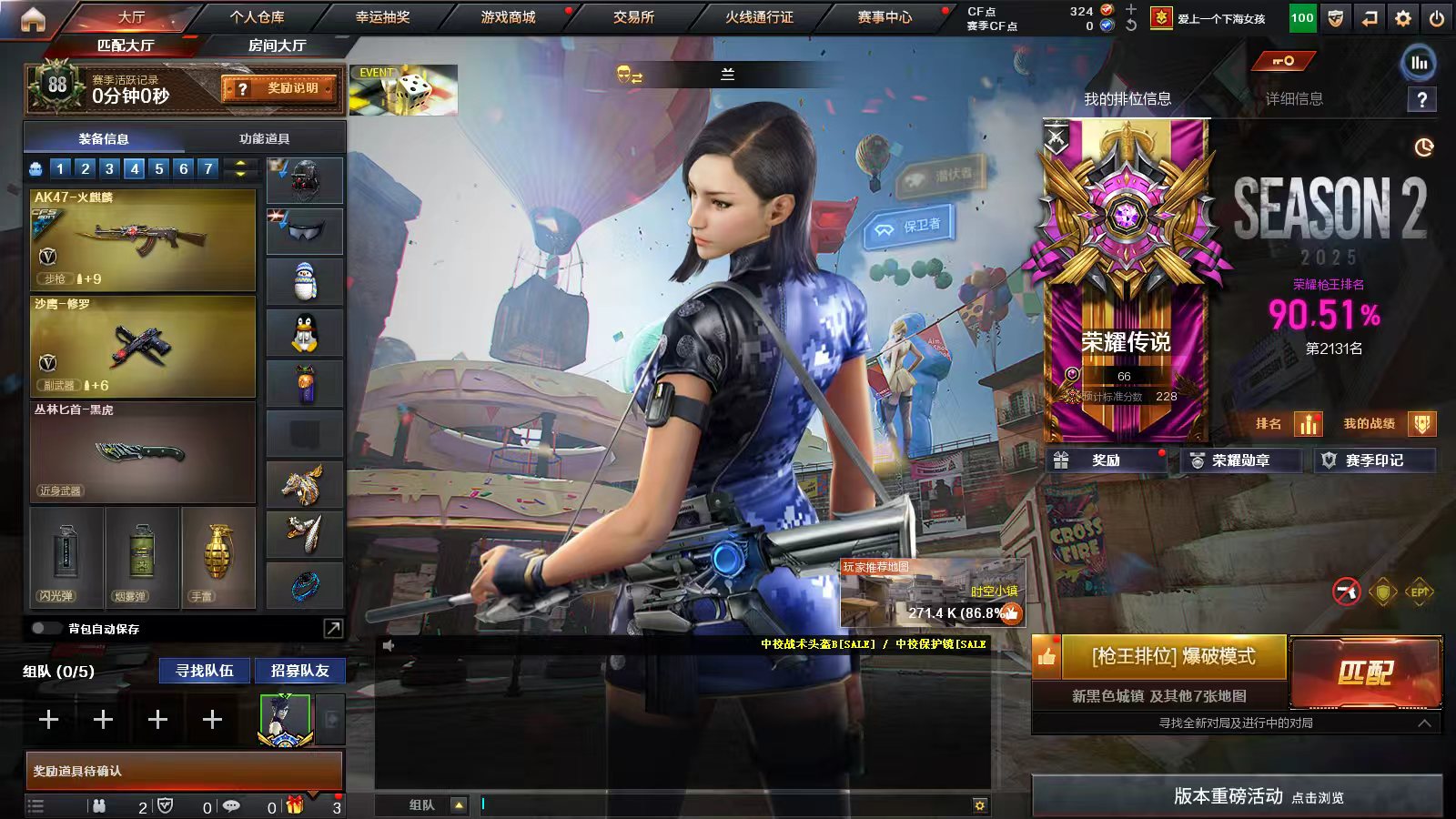The height and width of the screenshot is (819, 1456).
Task: Select backpack number 4
Action: click(x=135, y=168)
